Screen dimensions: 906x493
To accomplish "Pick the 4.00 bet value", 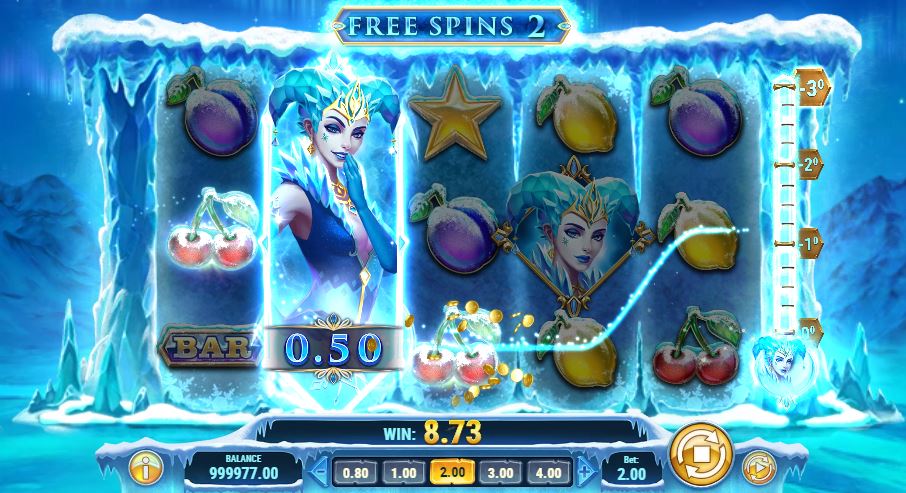I will point(551,471).
